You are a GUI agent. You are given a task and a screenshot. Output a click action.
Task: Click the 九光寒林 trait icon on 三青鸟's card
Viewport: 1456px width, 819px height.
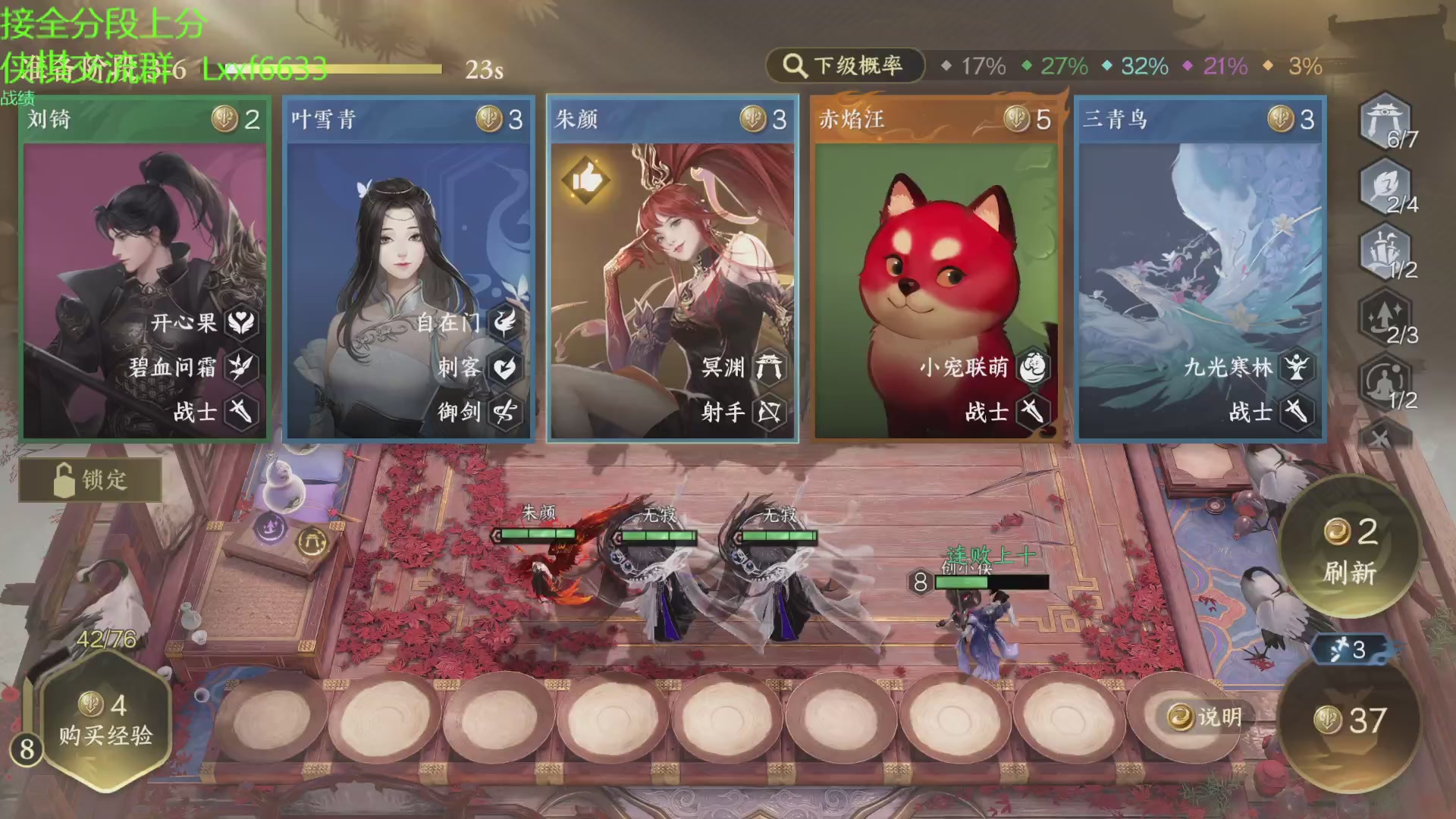[1297, 367]
